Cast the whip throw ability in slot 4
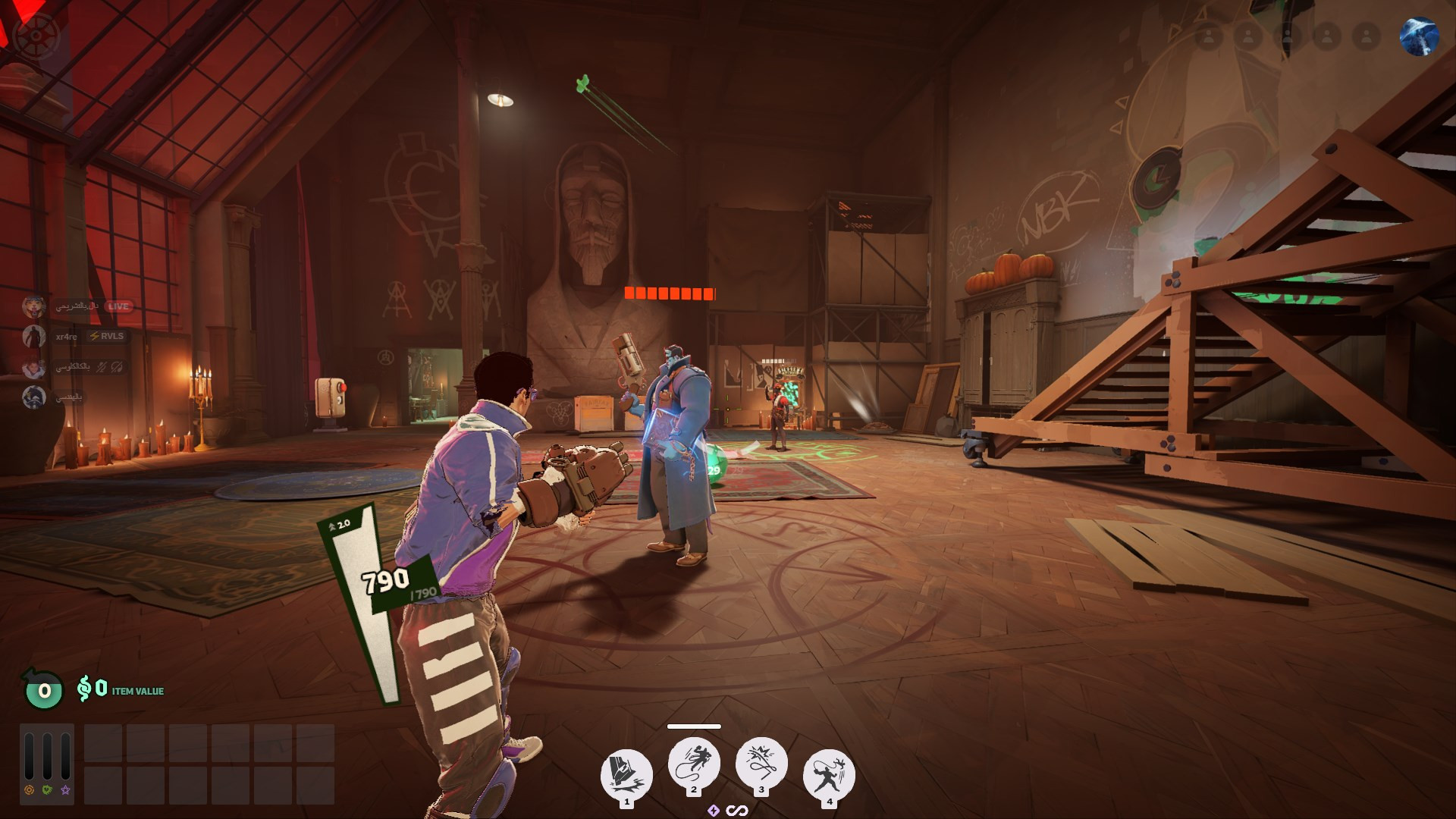This screenshot has width=1456, height=819. click(829, 774)
